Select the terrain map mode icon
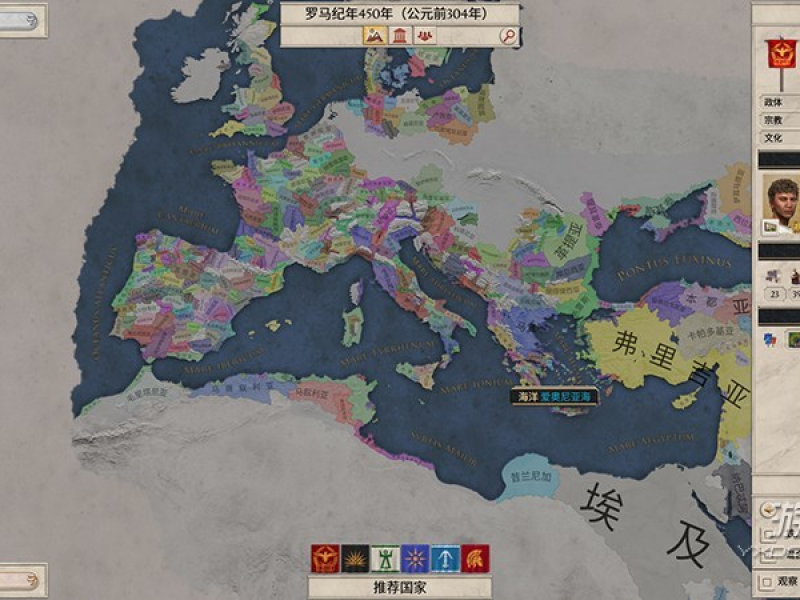 point(374,36)
